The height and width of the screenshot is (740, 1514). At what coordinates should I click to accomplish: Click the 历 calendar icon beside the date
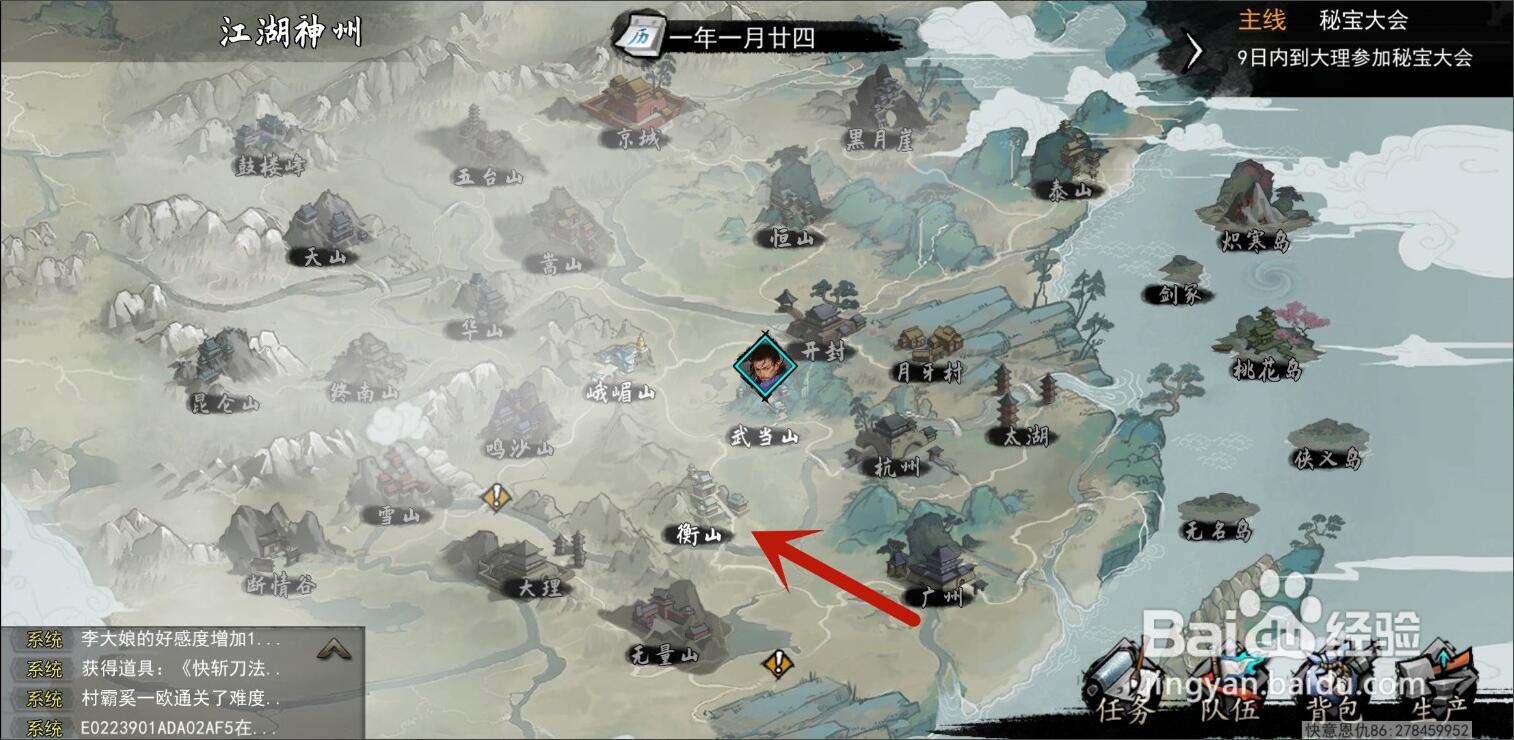pos(641,34)
